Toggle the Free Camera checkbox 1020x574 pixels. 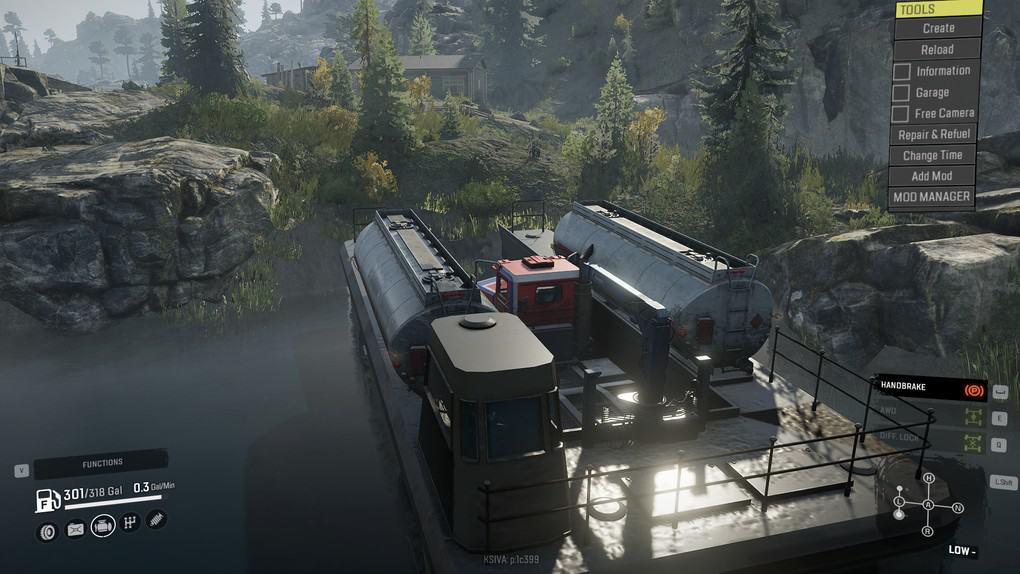click(901, 114)
